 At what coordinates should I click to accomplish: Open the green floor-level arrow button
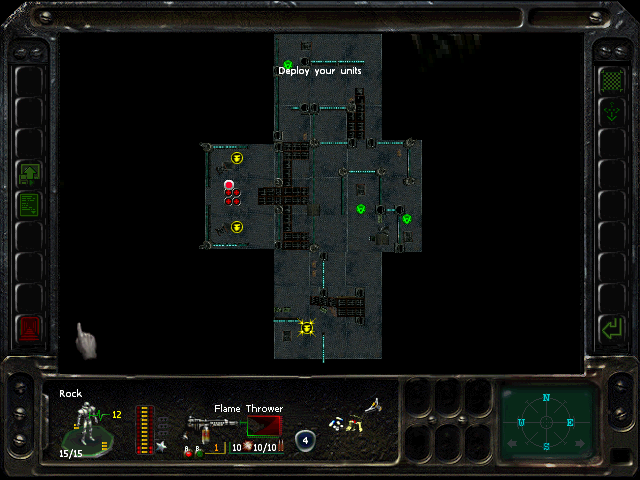click(610, 111)
